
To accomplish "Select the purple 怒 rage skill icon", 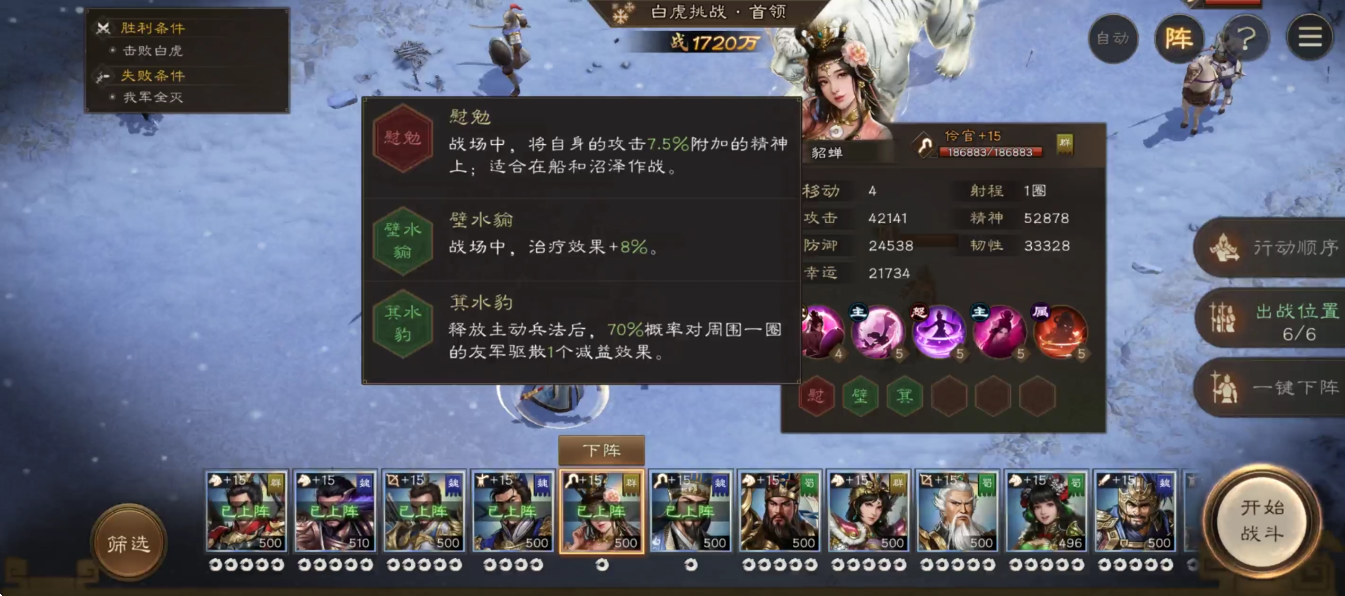I will pos(938,332).
